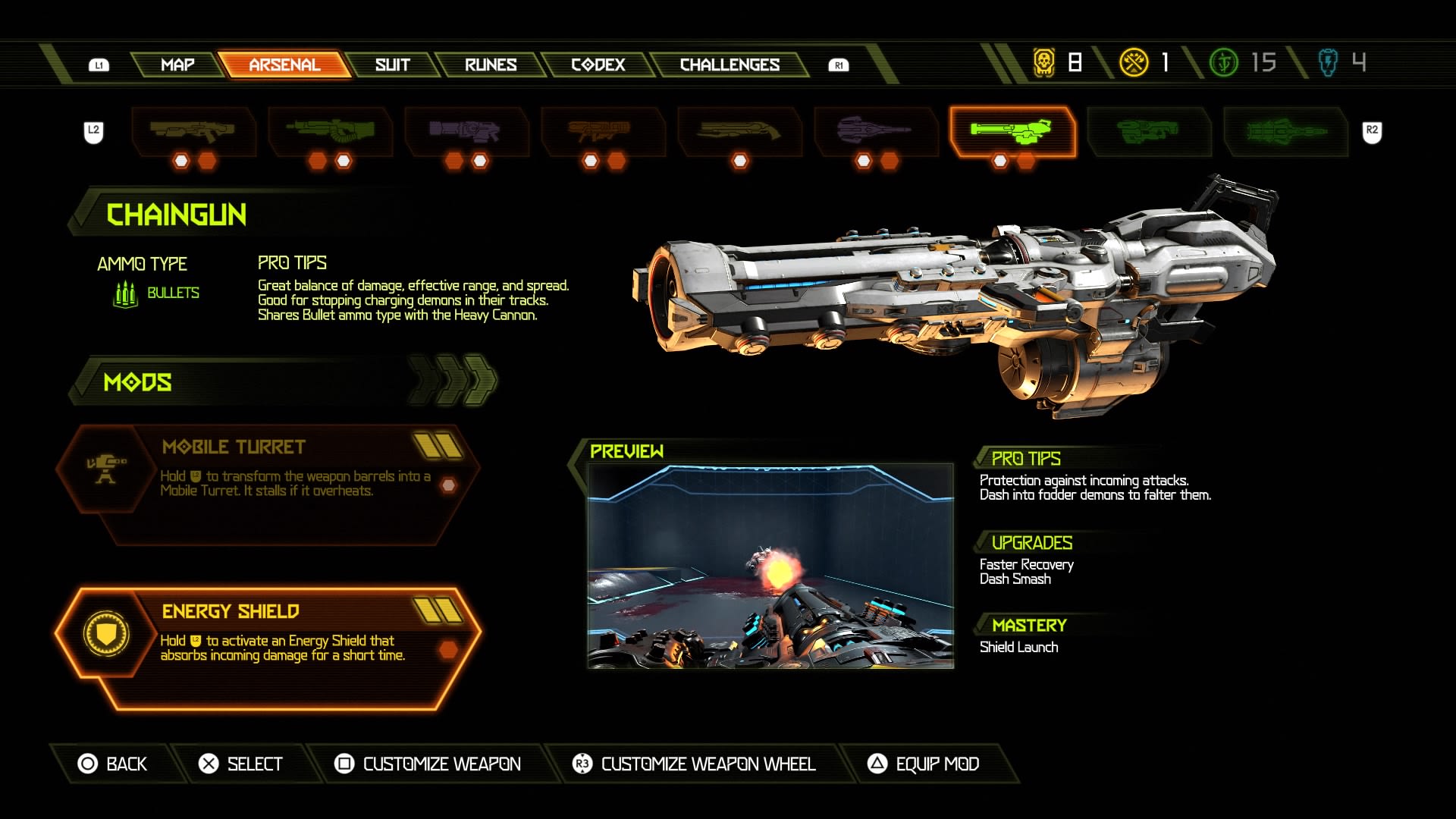Select the Arsenal tab

[284, 65]
